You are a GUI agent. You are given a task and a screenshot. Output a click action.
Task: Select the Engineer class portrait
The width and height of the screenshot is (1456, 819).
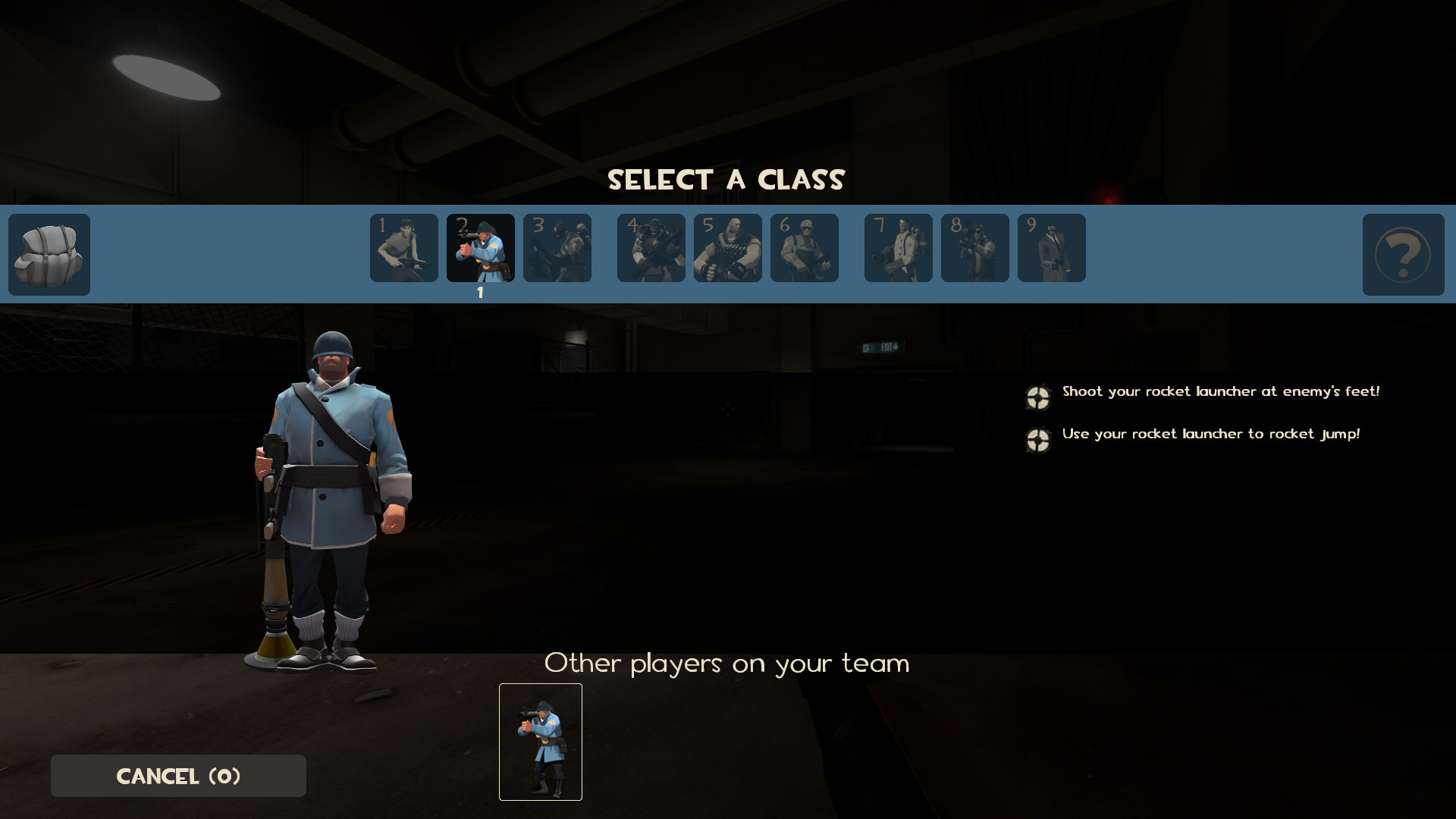[805, 248]
